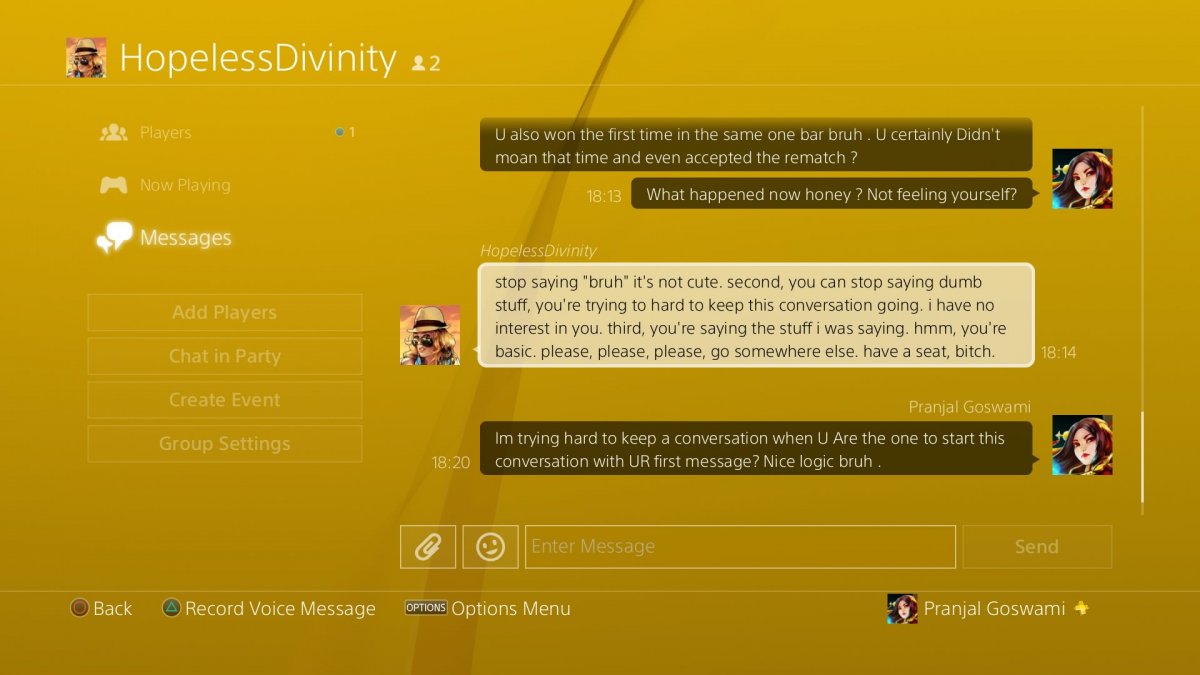Choose the Add Players button
Image resolution: width=1200 pixels, height=675 pixels.
[x=224, y=312]
